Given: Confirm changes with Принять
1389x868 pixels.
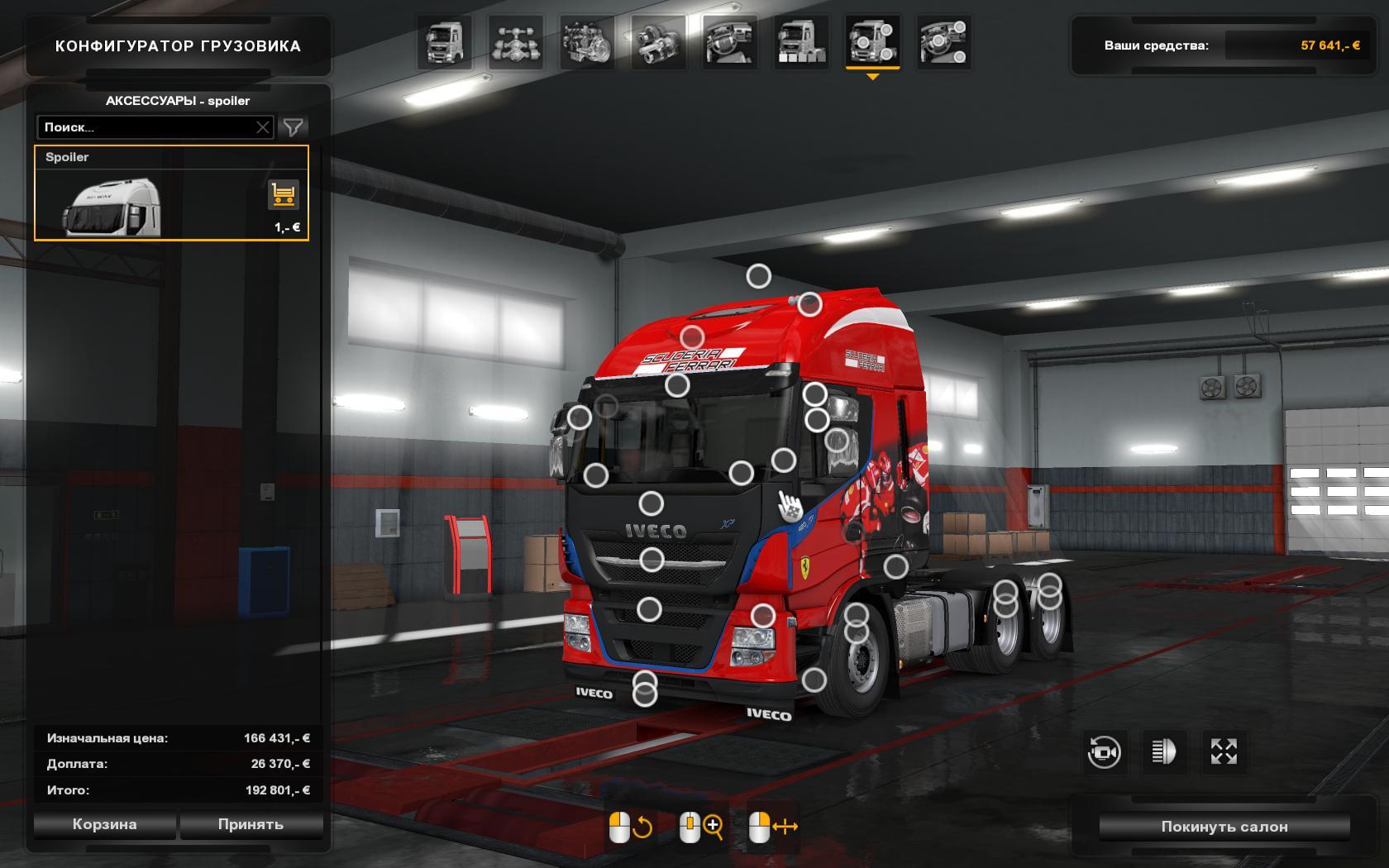Looking at the screenshot, I should (251, 824).
